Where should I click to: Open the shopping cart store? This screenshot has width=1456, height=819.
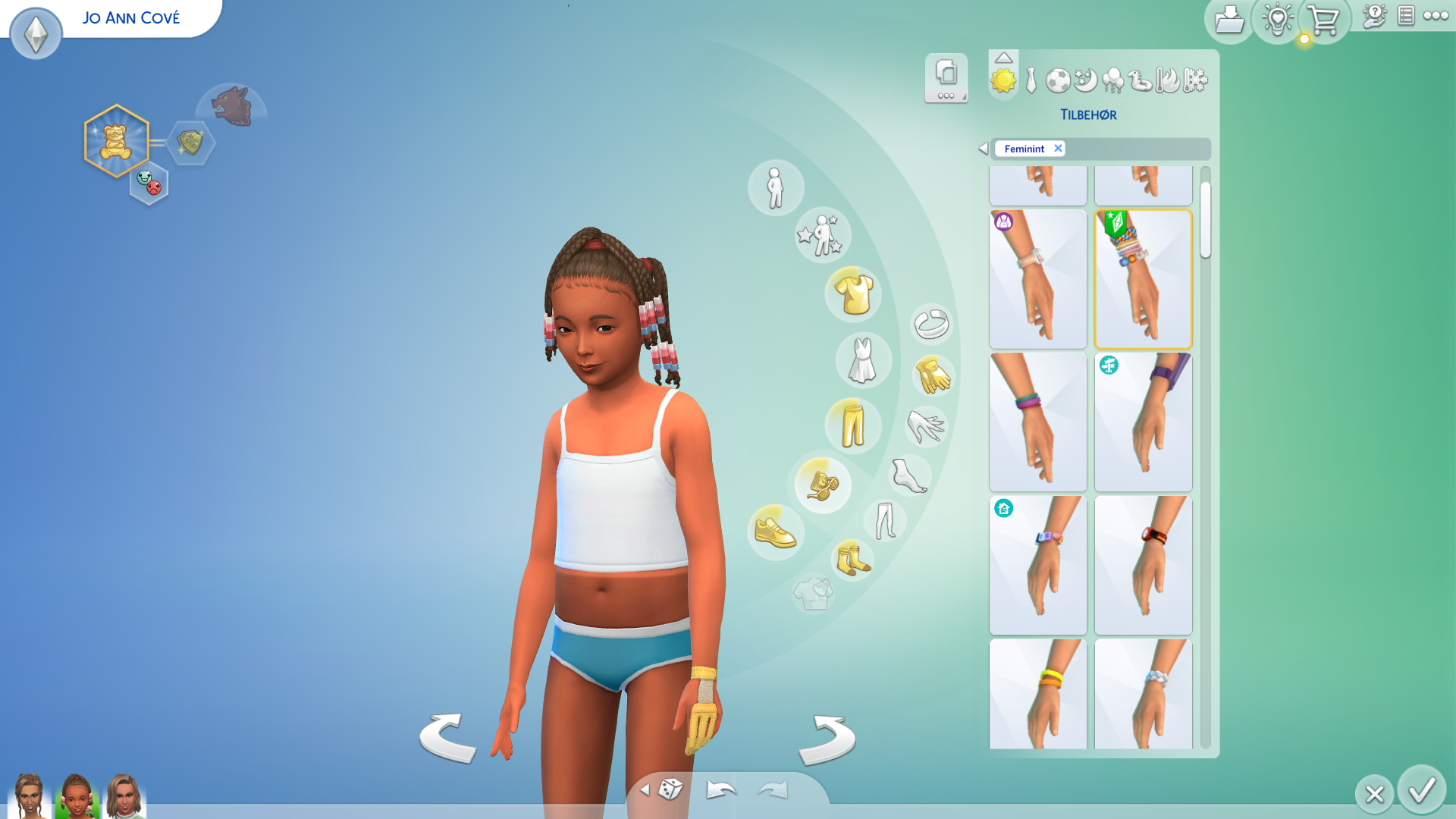point(1324,21)
